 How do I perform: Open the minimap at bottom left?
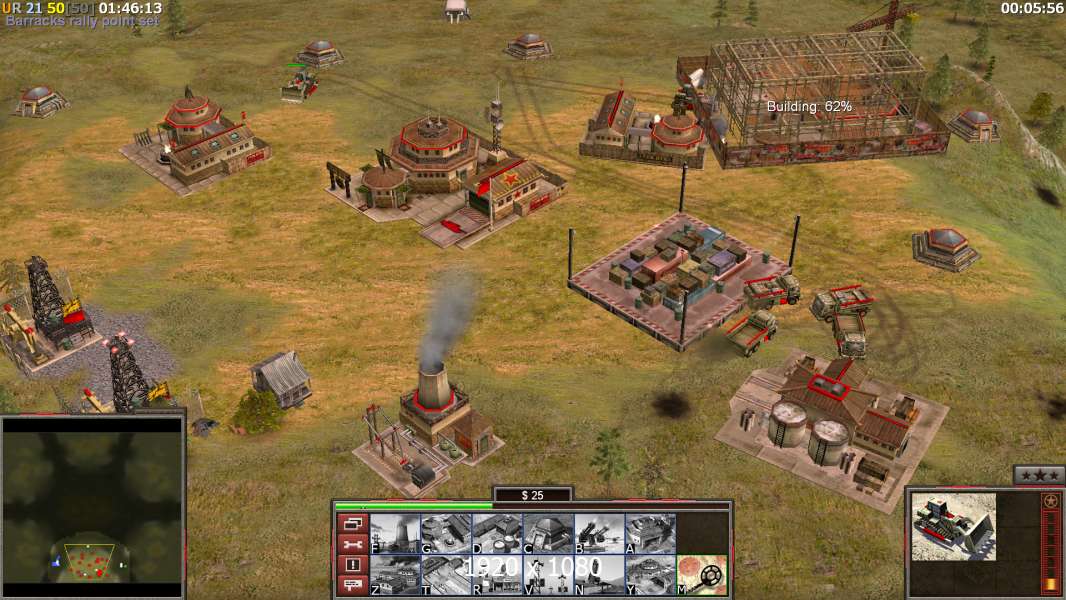tap(92, 505)
